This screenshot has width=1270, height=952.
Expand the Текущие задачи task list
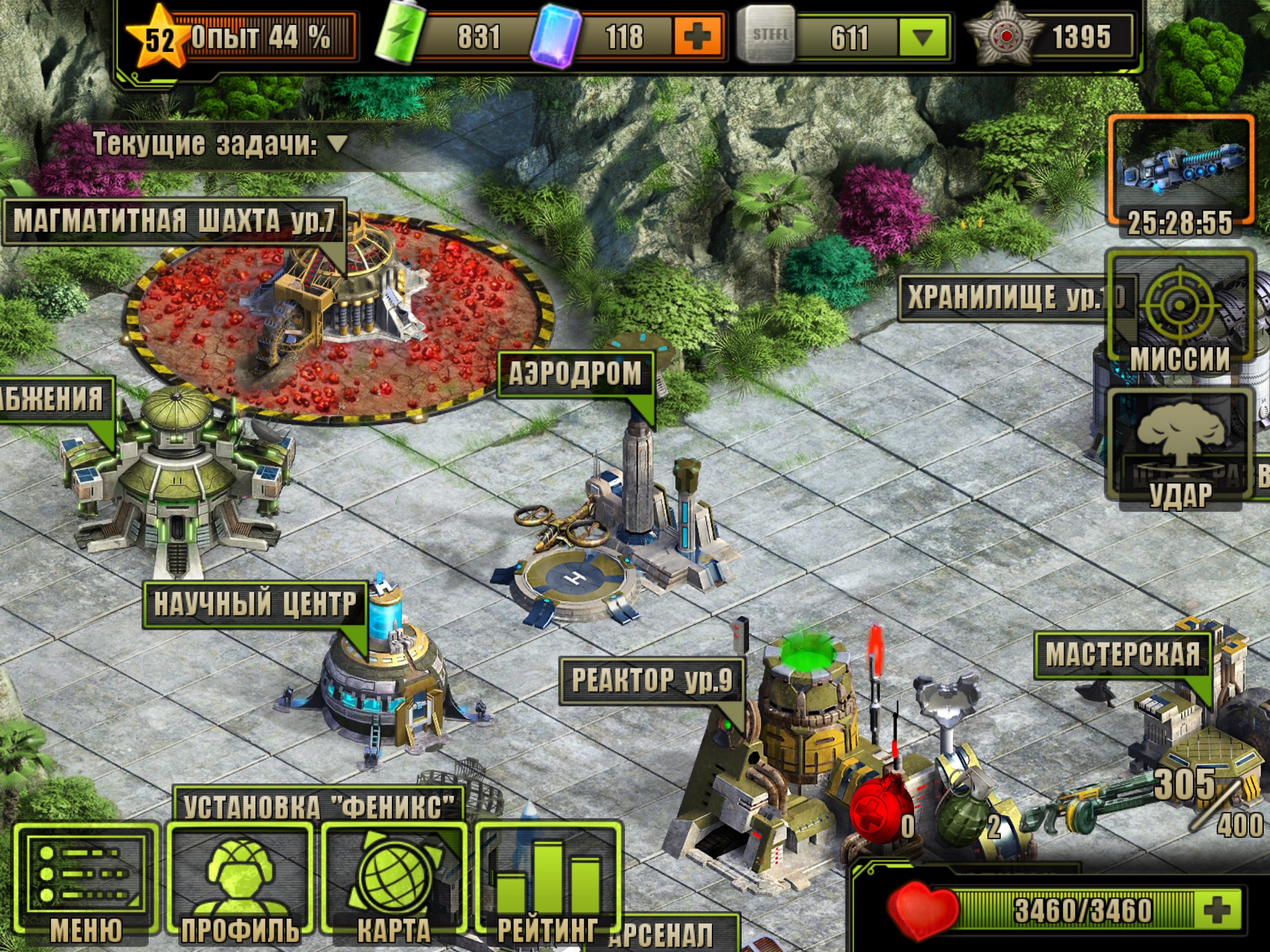338,144
